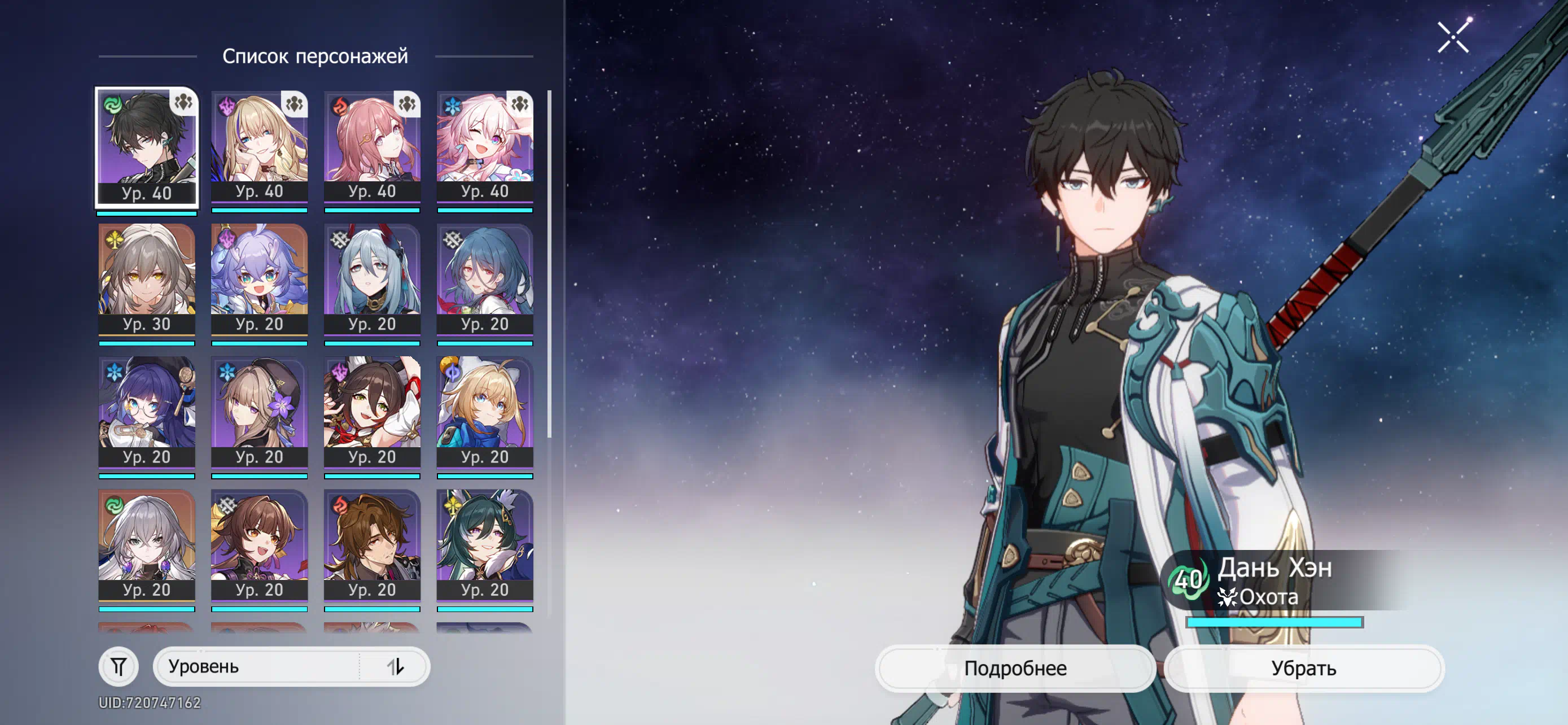Open the character filter funnel button
The image size is (1568, 725).
[119, 667]
